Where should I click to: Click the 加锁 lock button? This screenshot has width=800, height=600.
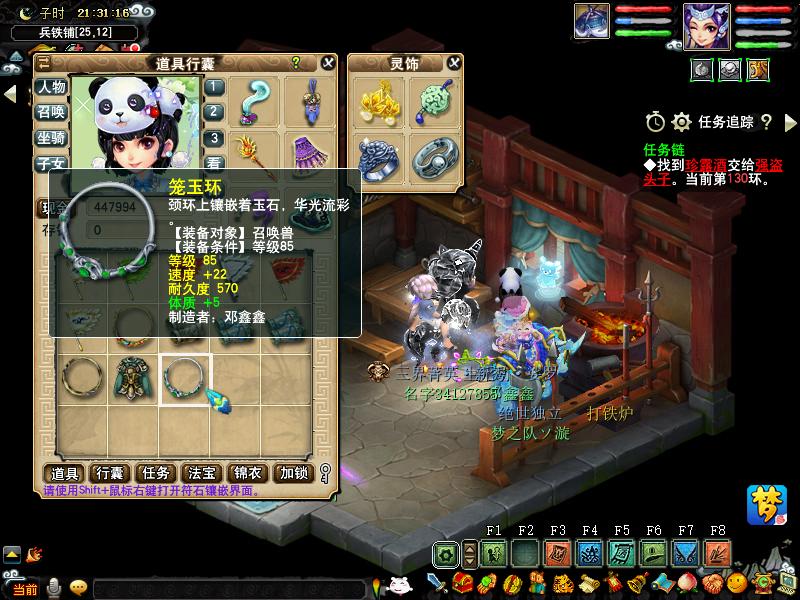pos(294,473)
